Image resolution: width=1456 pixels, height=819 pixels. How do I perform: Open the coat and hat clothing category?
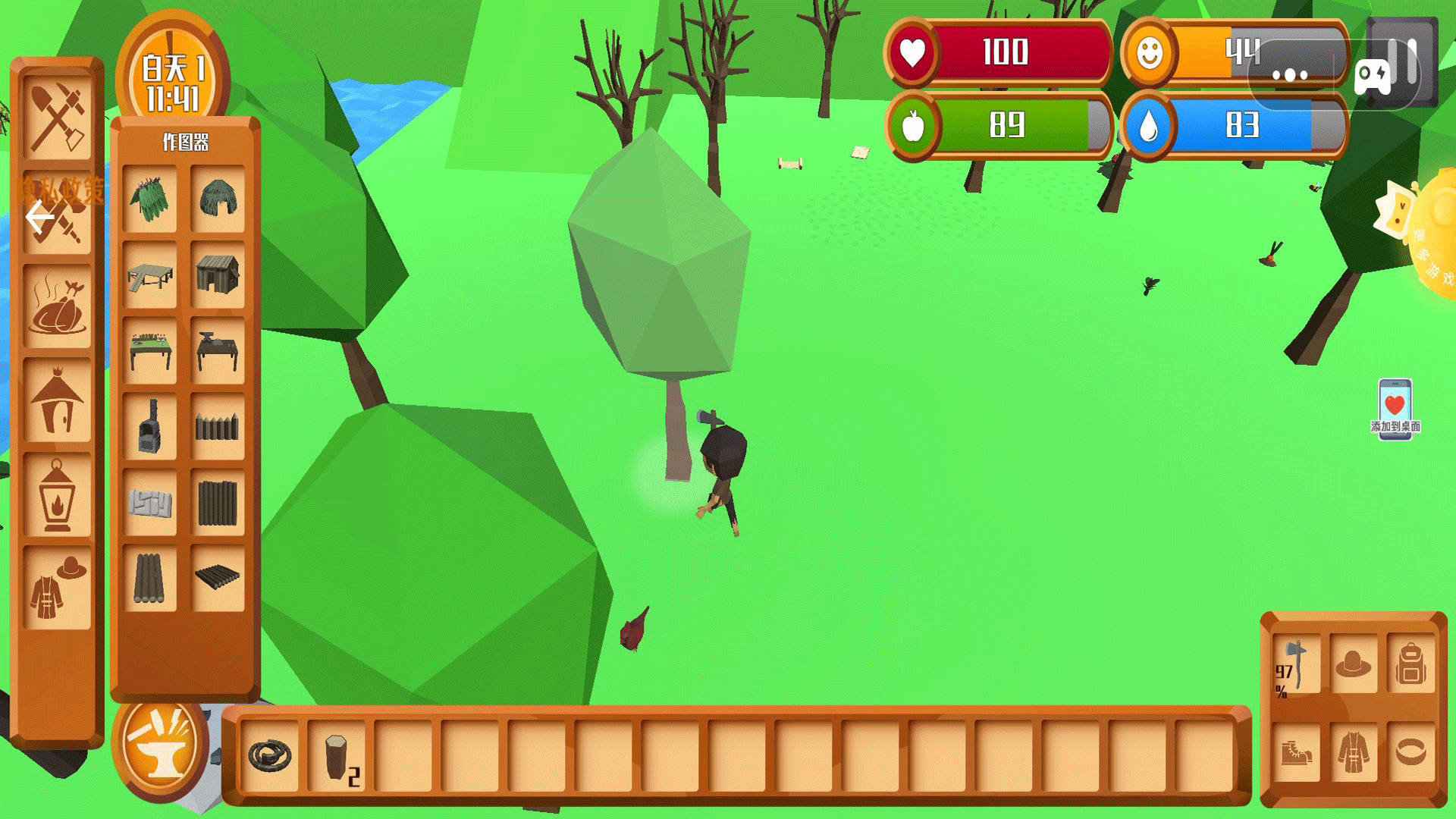click(x=57, y=588)
